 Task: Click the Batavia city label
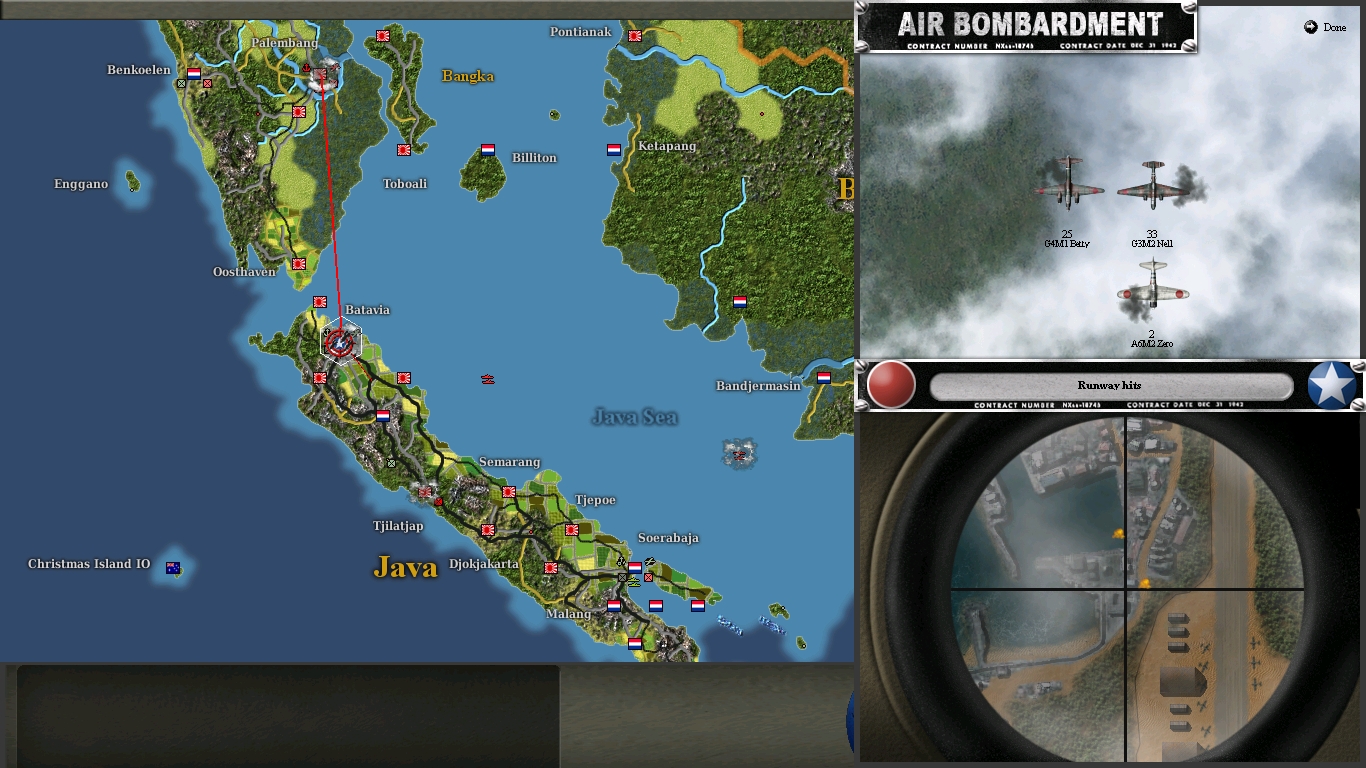coord(368,309)
